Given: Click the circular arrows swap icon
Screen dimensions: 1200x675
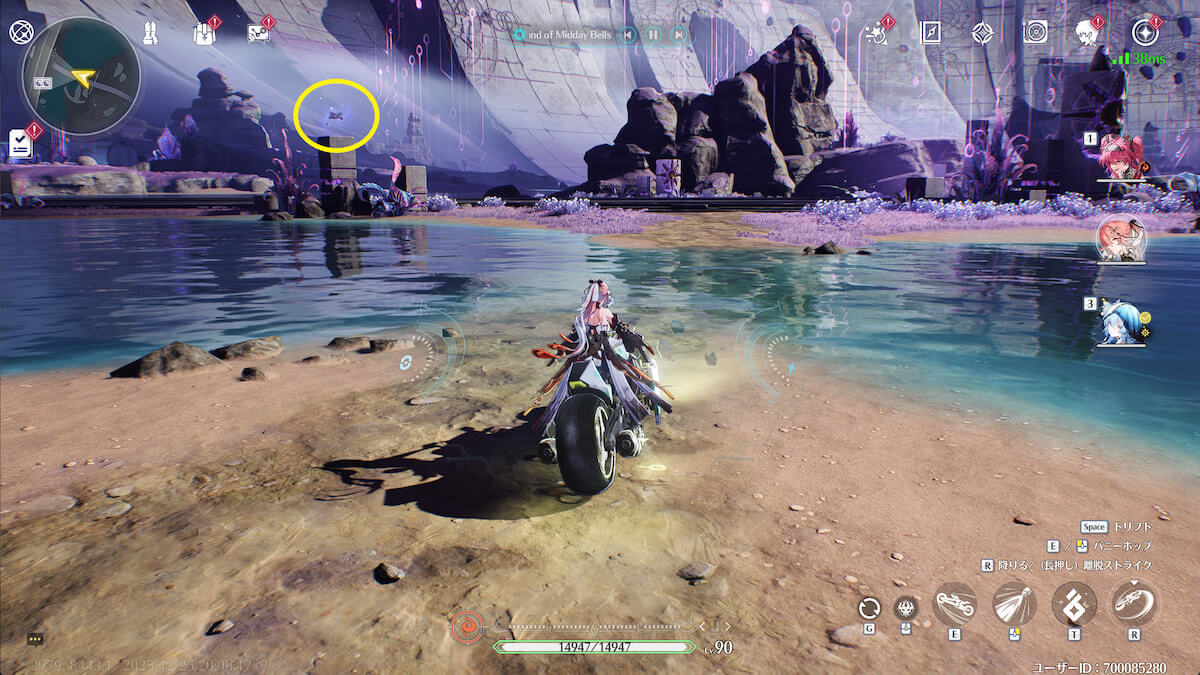Looking at the screenshot, I should pyautogui.click(x=869, y=607).
